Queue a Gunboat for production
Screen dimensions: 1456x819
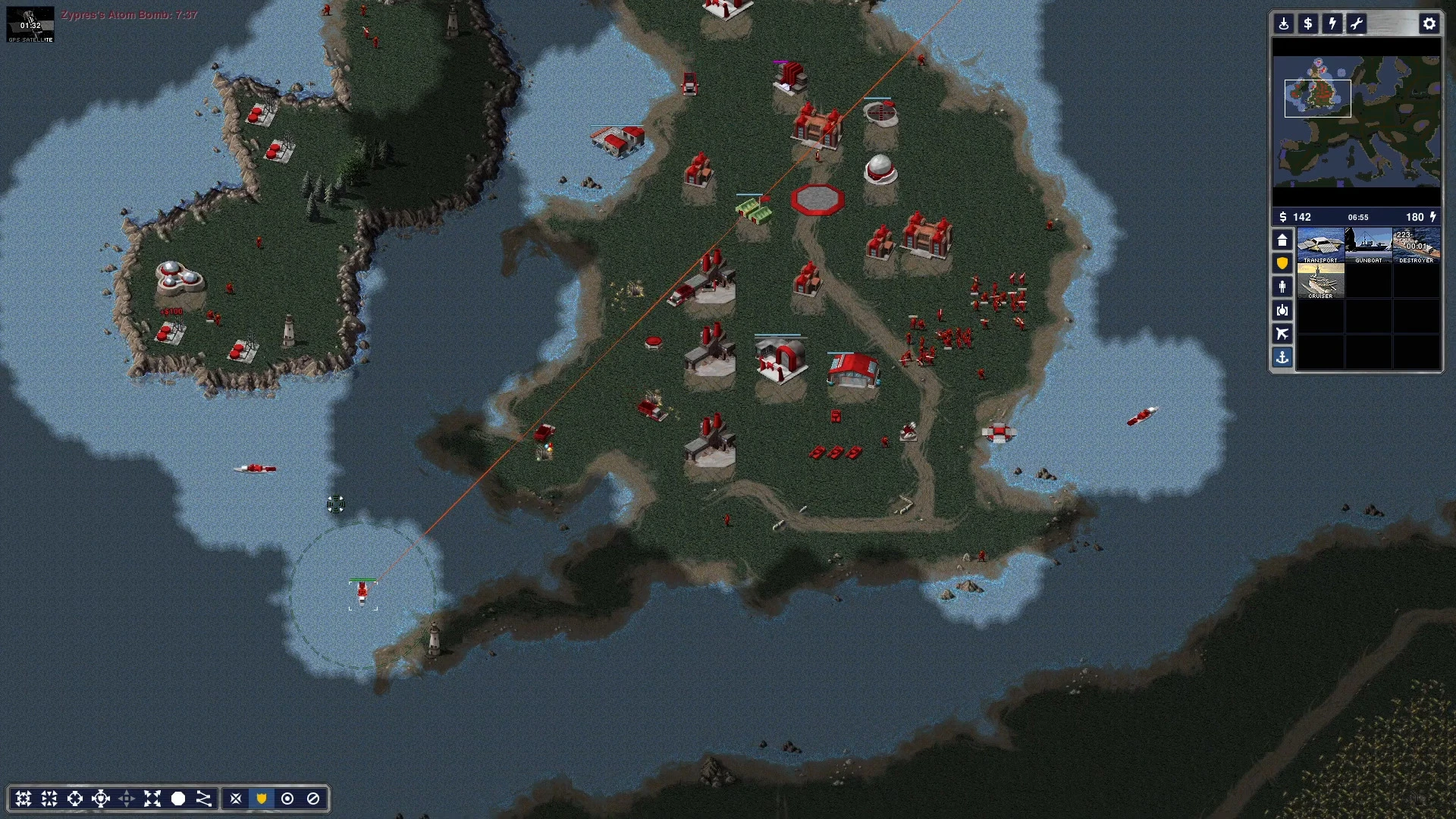coord(1368,245)
